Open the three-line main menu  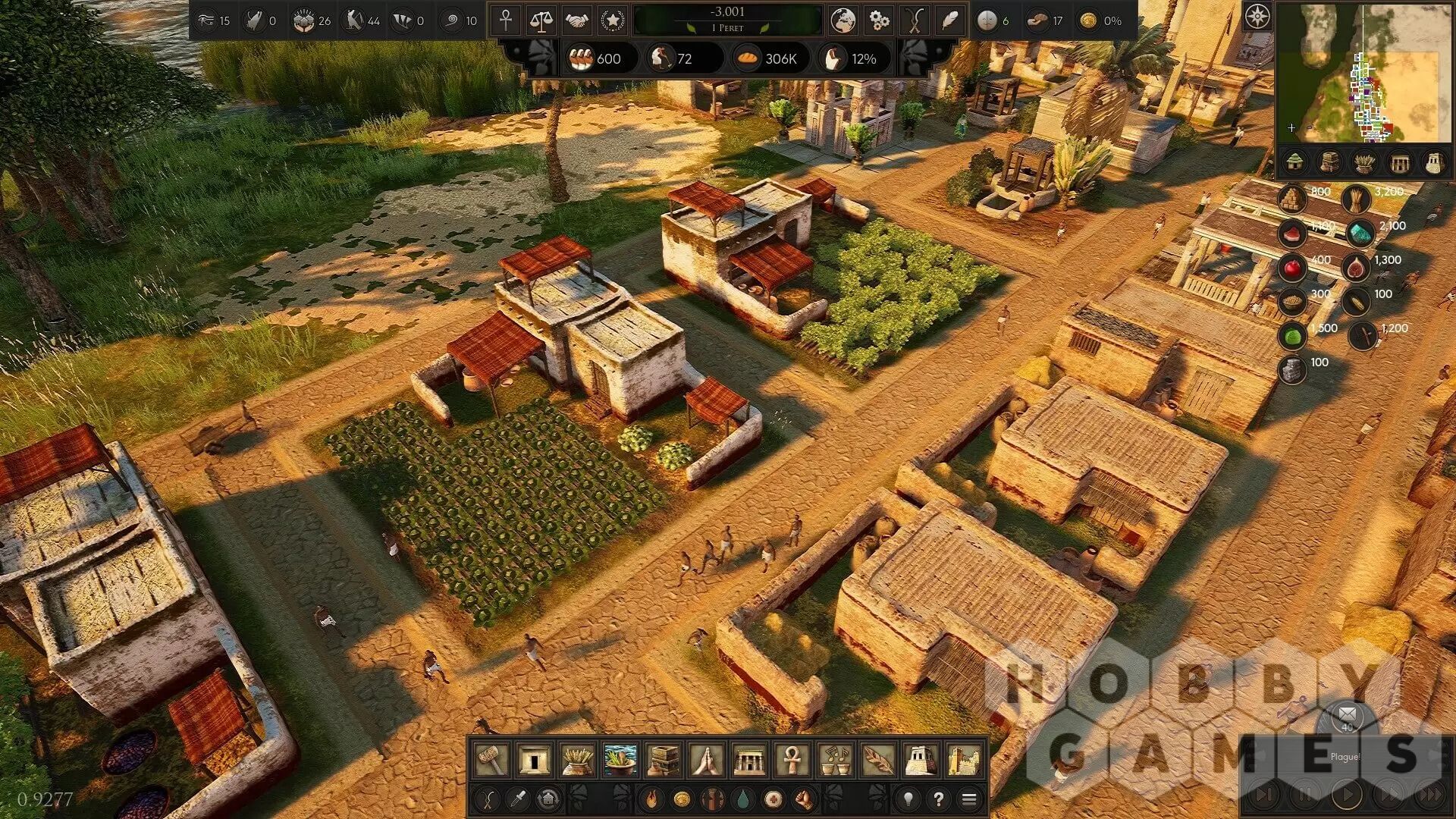click(968, 799)
